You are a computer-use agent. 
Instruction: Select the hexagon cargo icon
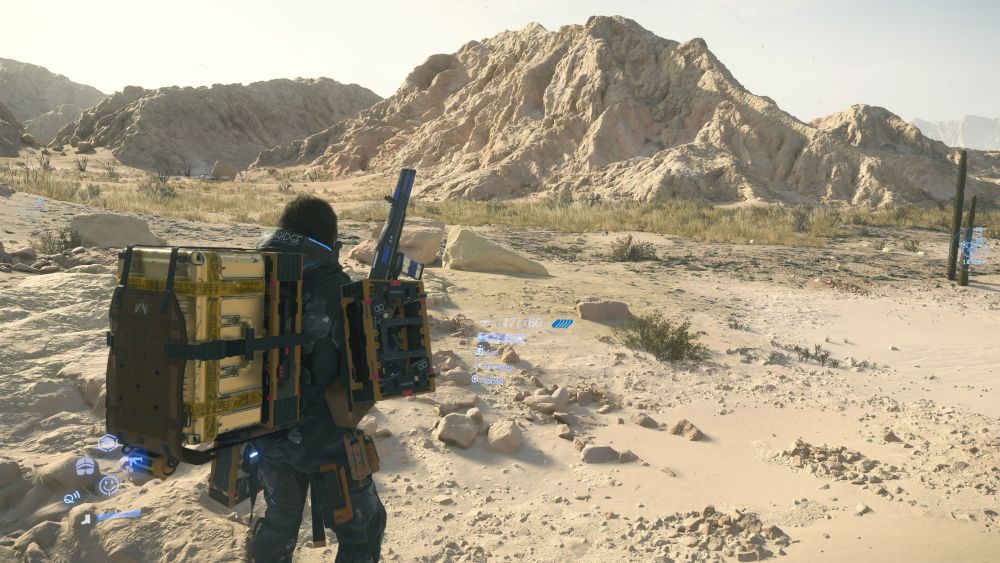(x=108, y=442)
